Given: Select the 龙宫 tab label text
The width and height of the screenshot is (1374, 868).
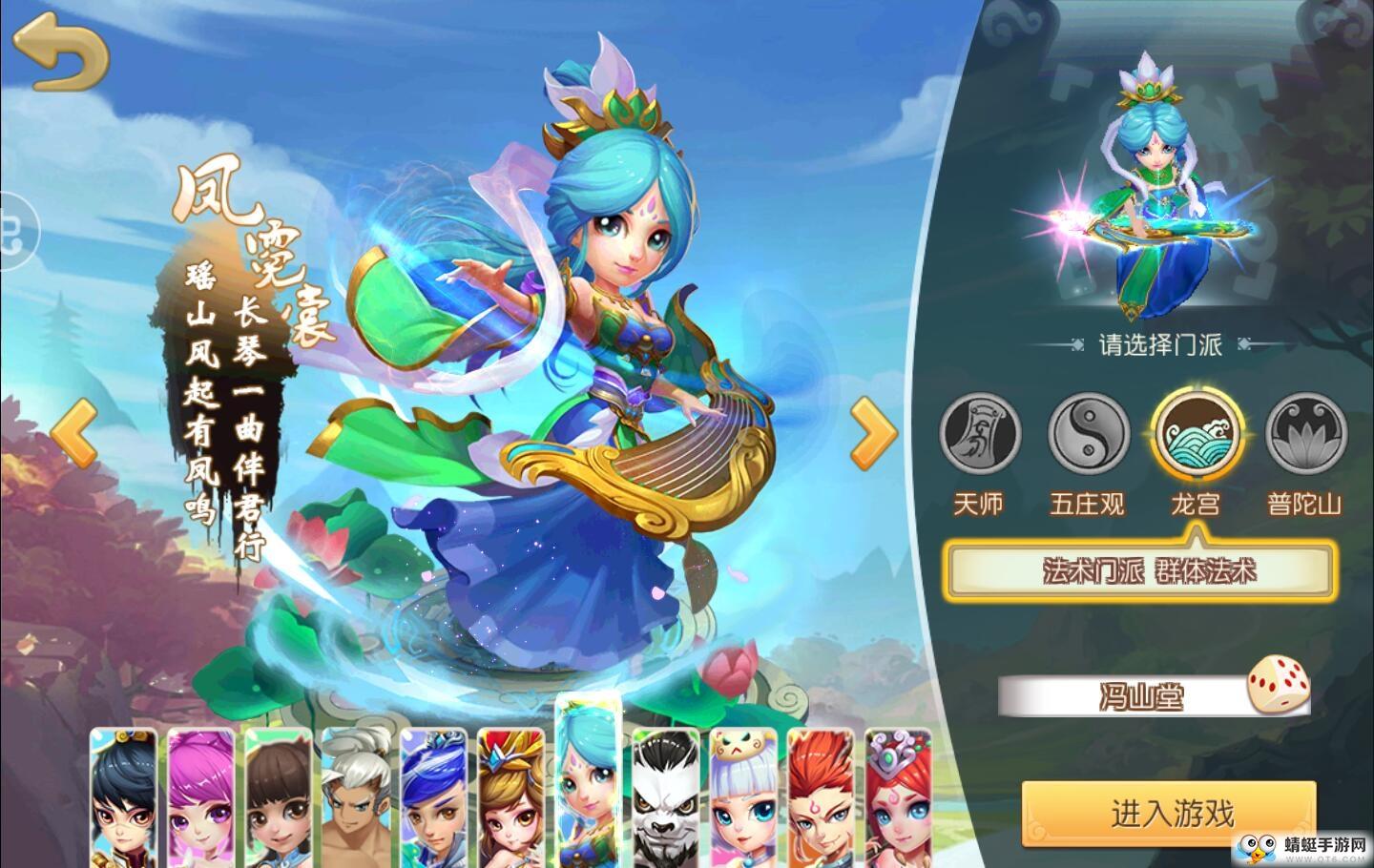Looking at the screenshot, I should [1198, 503].
